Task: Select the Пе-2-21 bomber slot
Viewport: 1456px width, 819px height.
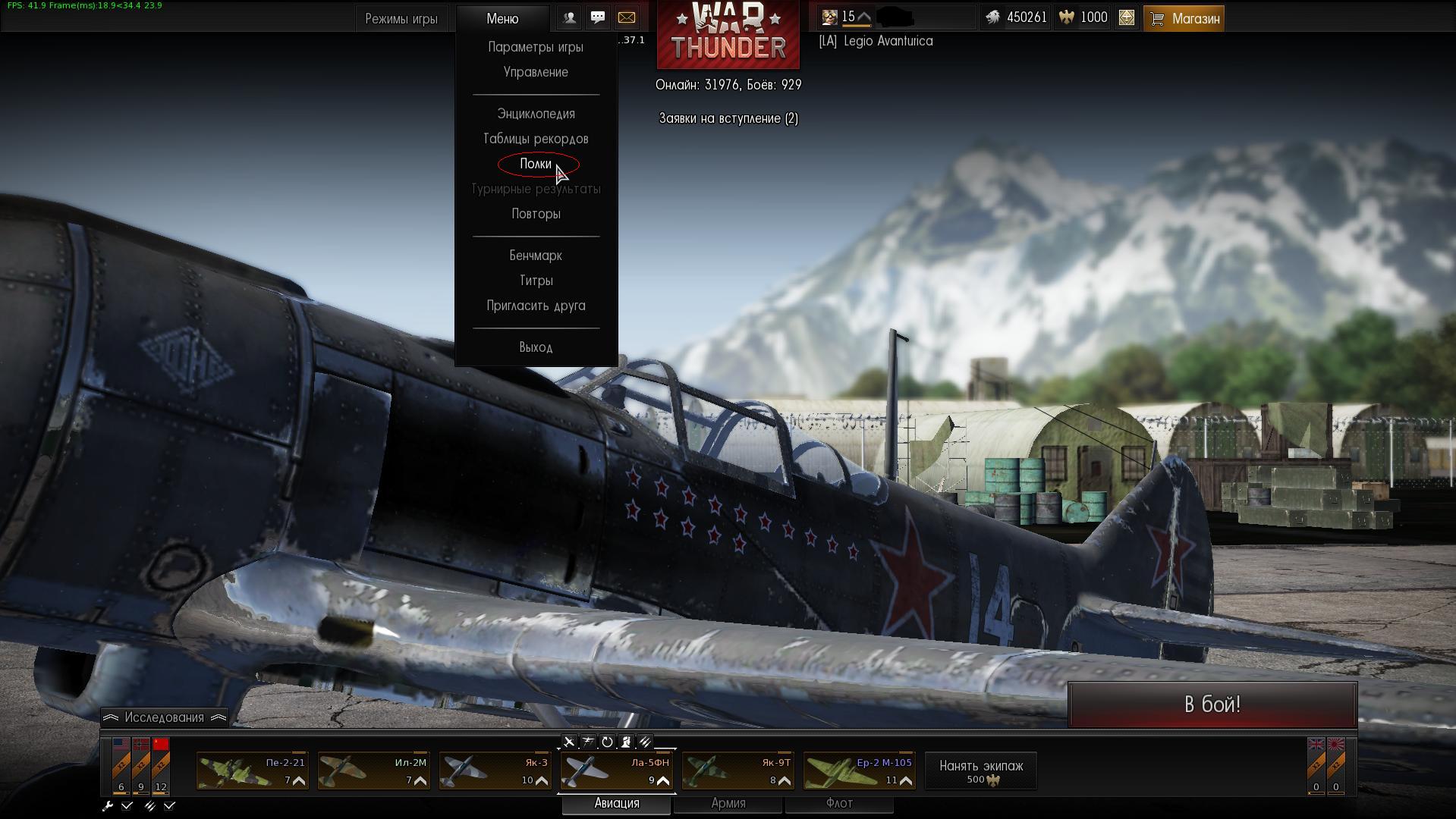Action: pyautogui.click(x=252, y=770)
